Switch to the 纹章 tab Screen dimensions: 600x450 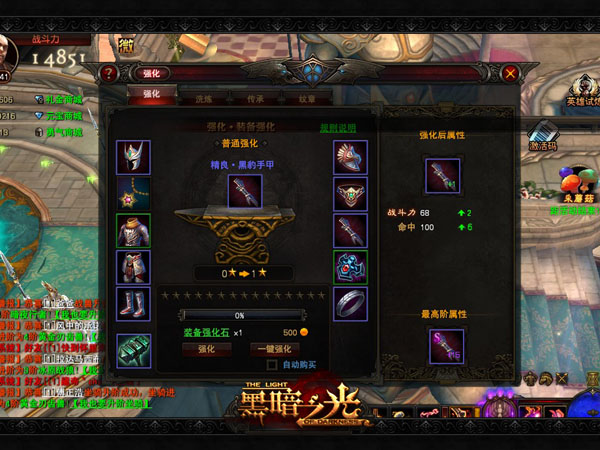(x=305, y=99)
